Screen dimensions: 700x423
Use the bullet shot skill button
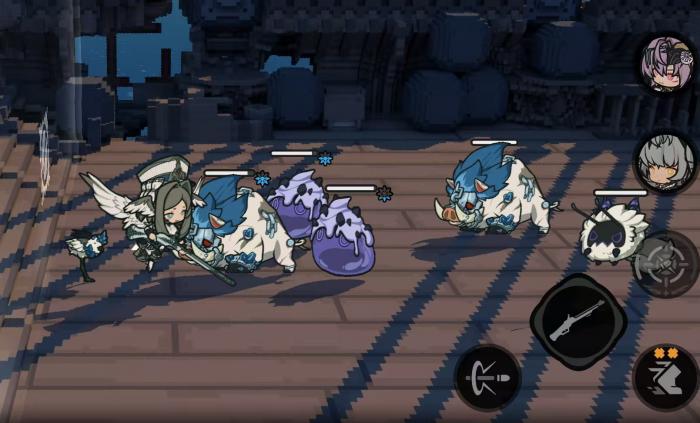487,377
